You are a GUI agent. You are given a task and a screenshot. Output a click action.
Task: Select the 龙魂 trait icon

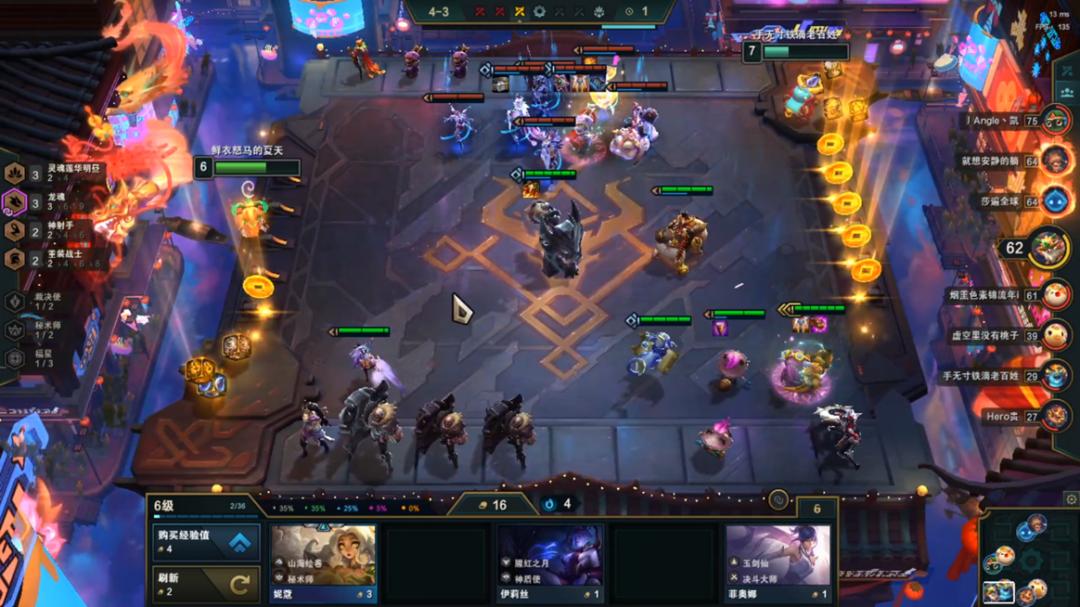click(16, 203)
